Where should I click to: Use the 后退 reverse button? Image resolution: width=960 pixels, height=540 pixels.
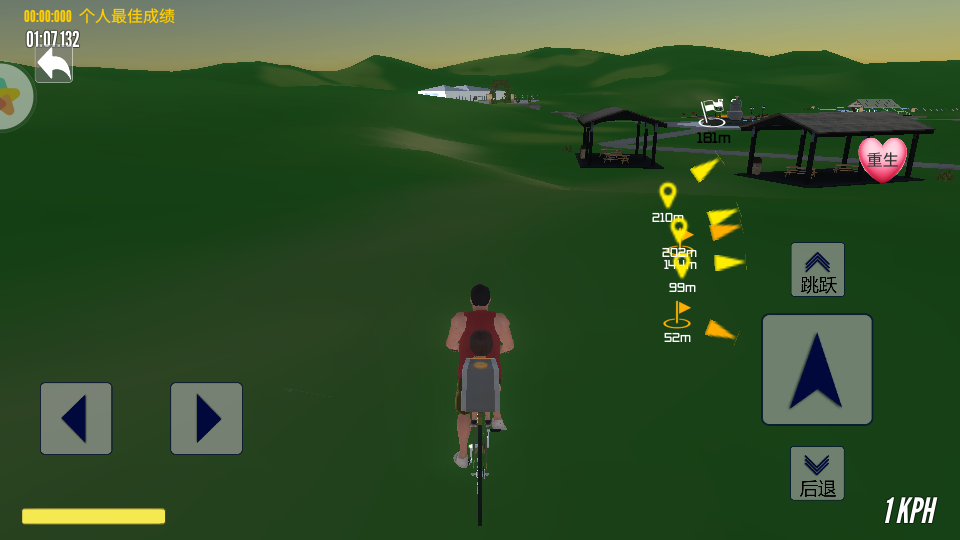tap(817, 473)
